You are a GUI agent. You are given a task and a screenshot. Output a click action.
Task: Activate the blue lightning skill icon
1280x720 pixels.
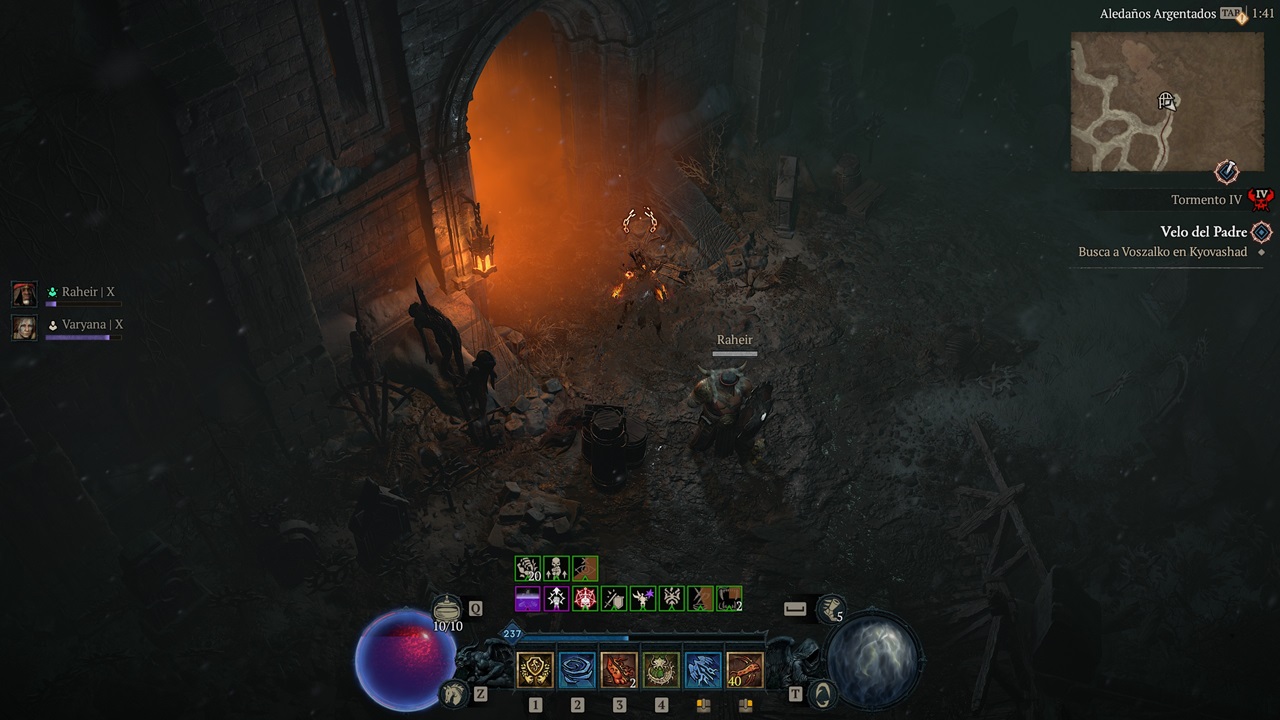[703, 670]
